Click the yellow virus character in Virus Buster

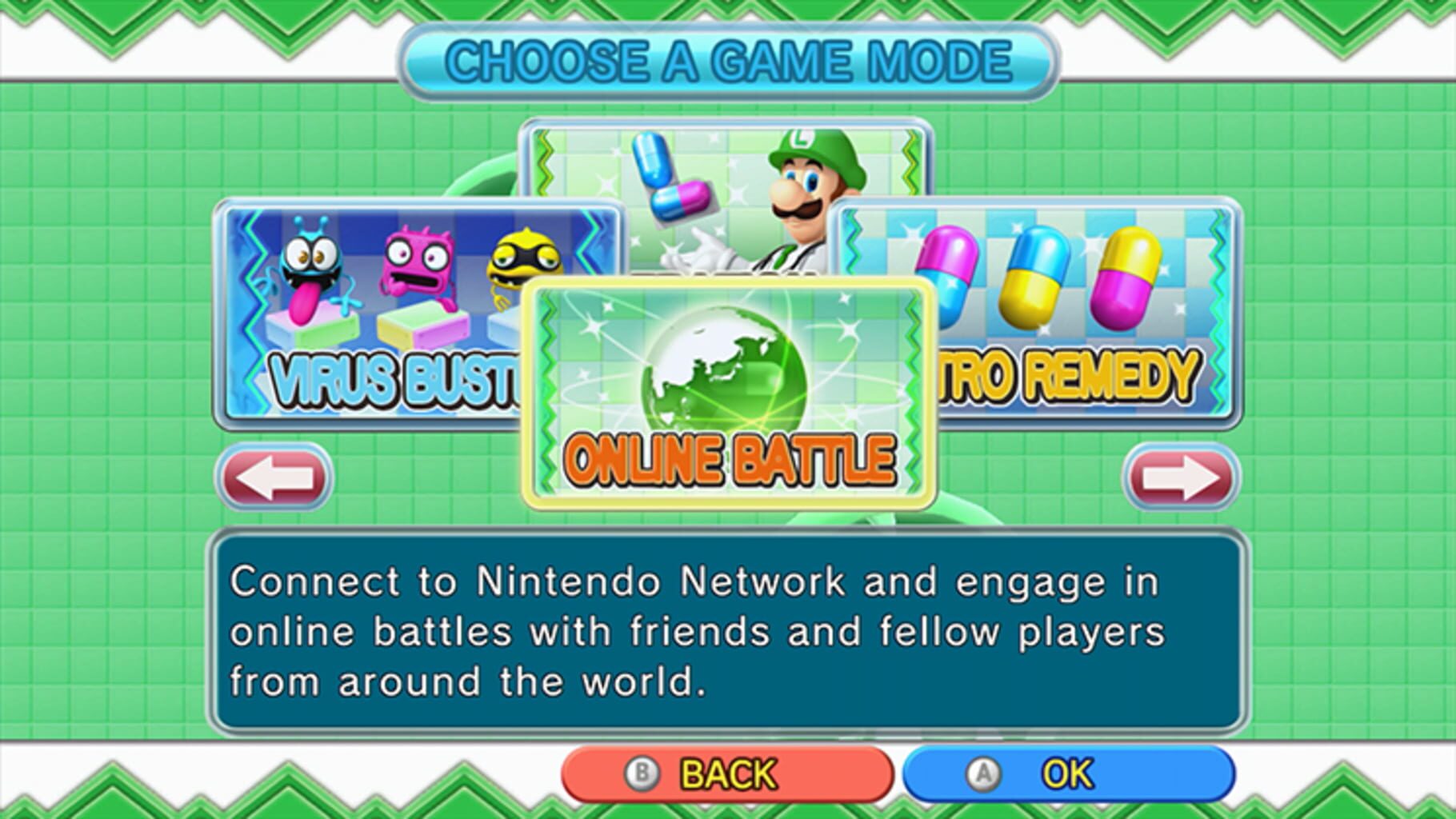(x=524, y=260)
